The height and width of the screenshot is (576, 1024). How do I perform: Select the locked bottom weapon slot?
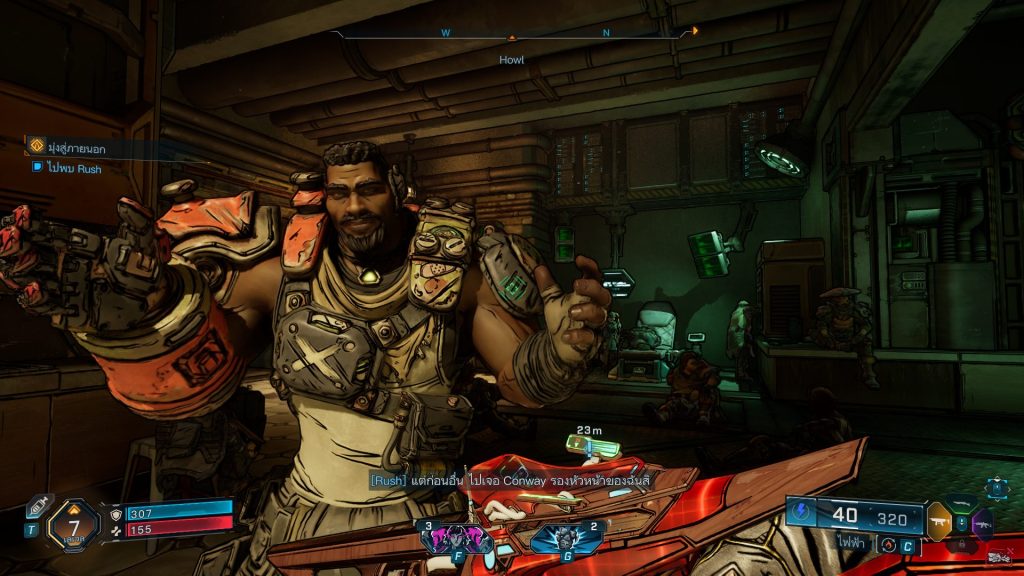point(961,545)
